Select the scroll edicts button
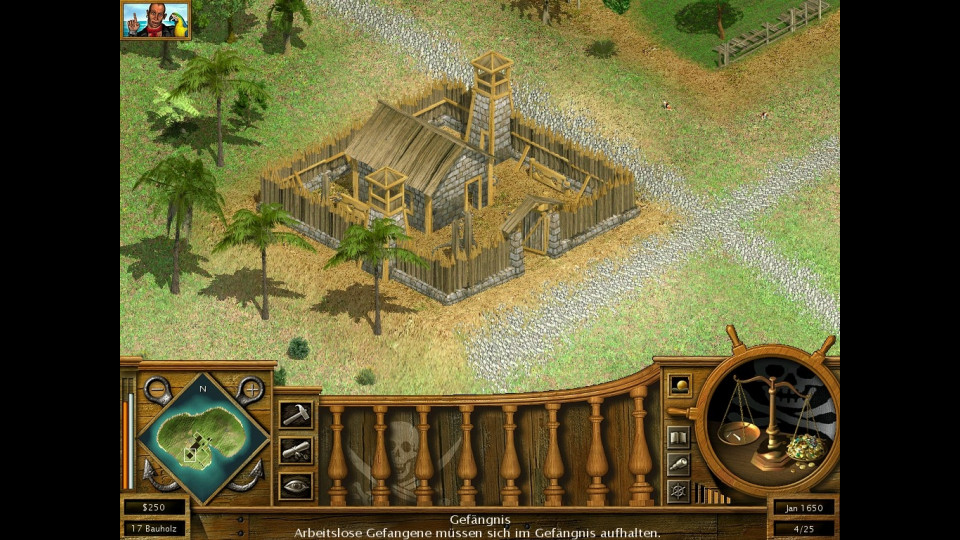Viewport: 960px width, 540px height. (296, 450)
